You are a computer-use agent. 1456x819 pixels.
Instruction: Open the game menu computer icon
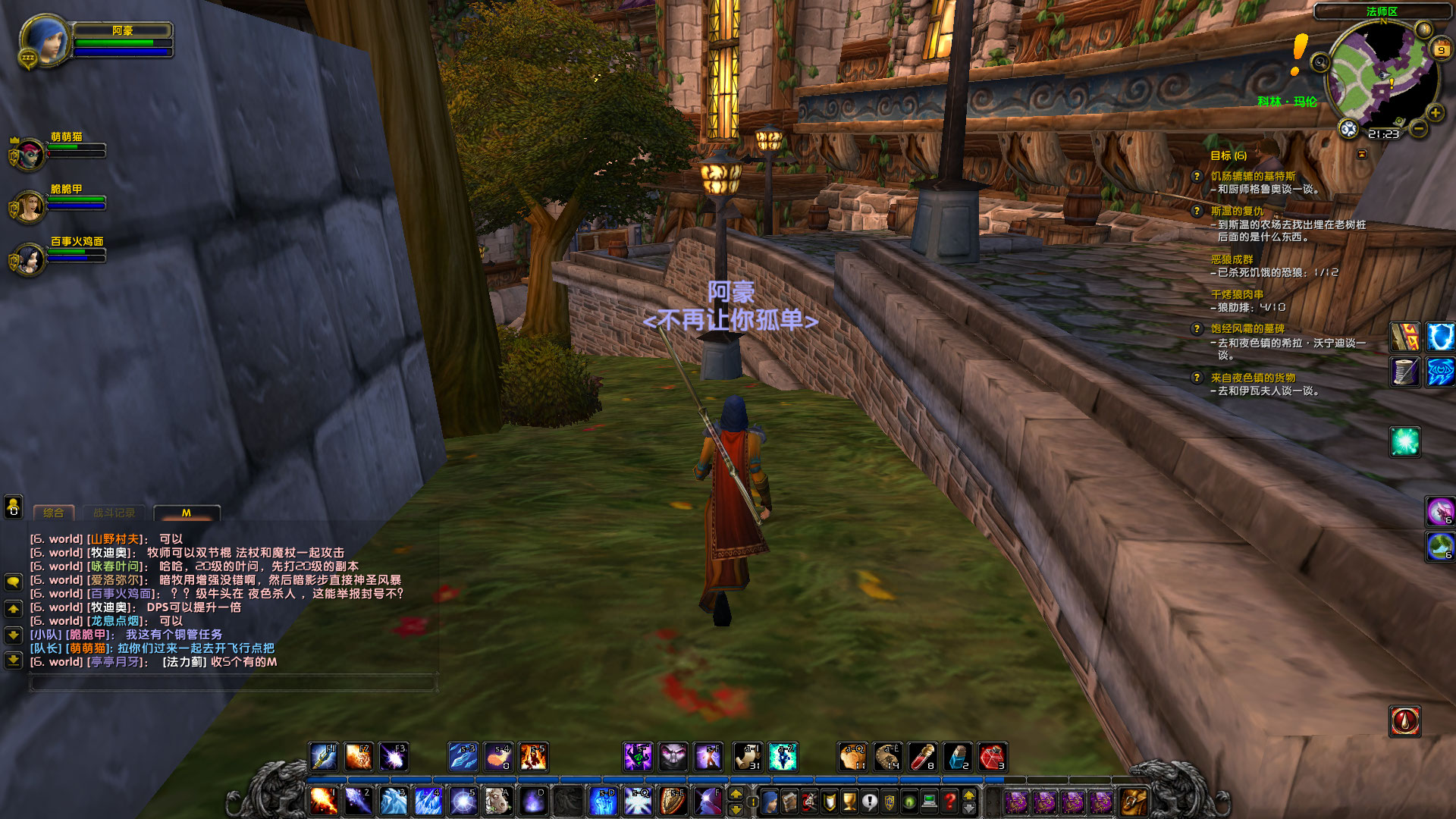(928, 800)
